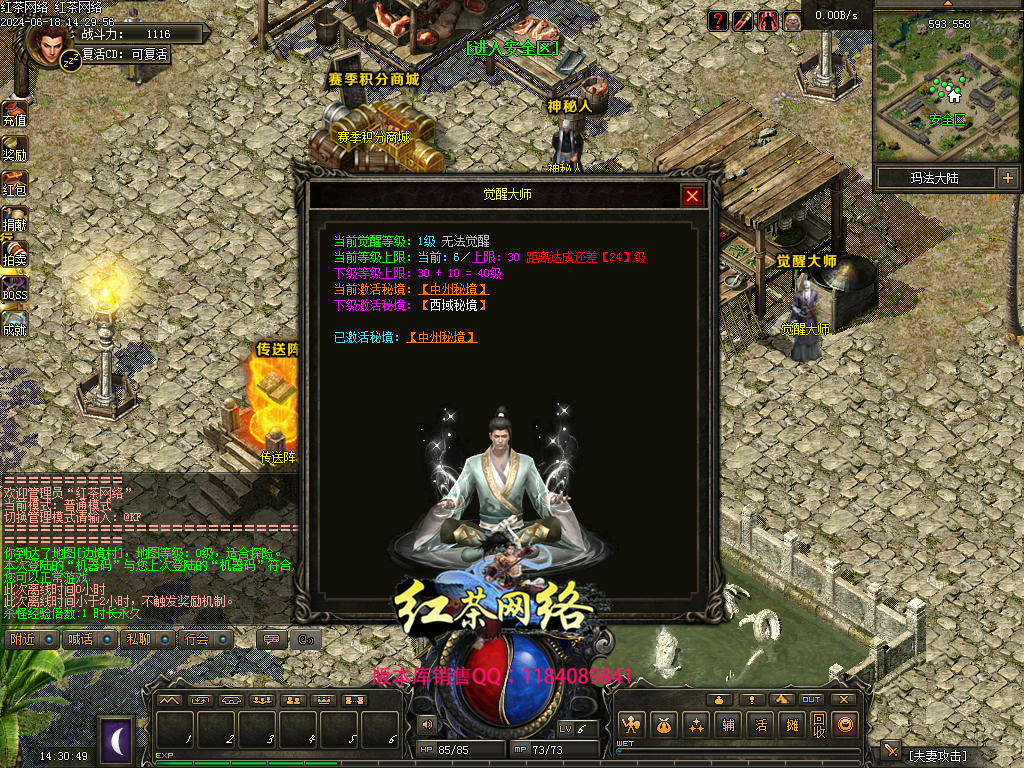Switch chat to the 附近 channel
The width and height of the screenshot is (1024, 768).
(x=30, y=639)
